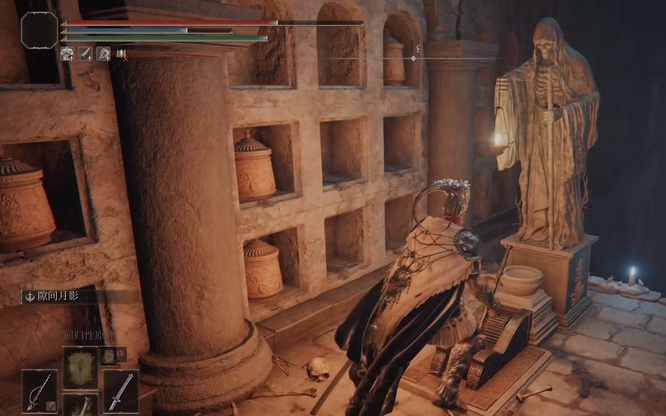Inspect the first status buff icon
Image resolution: width=666 pixels, height=416 pixels.
coord(68,54)
